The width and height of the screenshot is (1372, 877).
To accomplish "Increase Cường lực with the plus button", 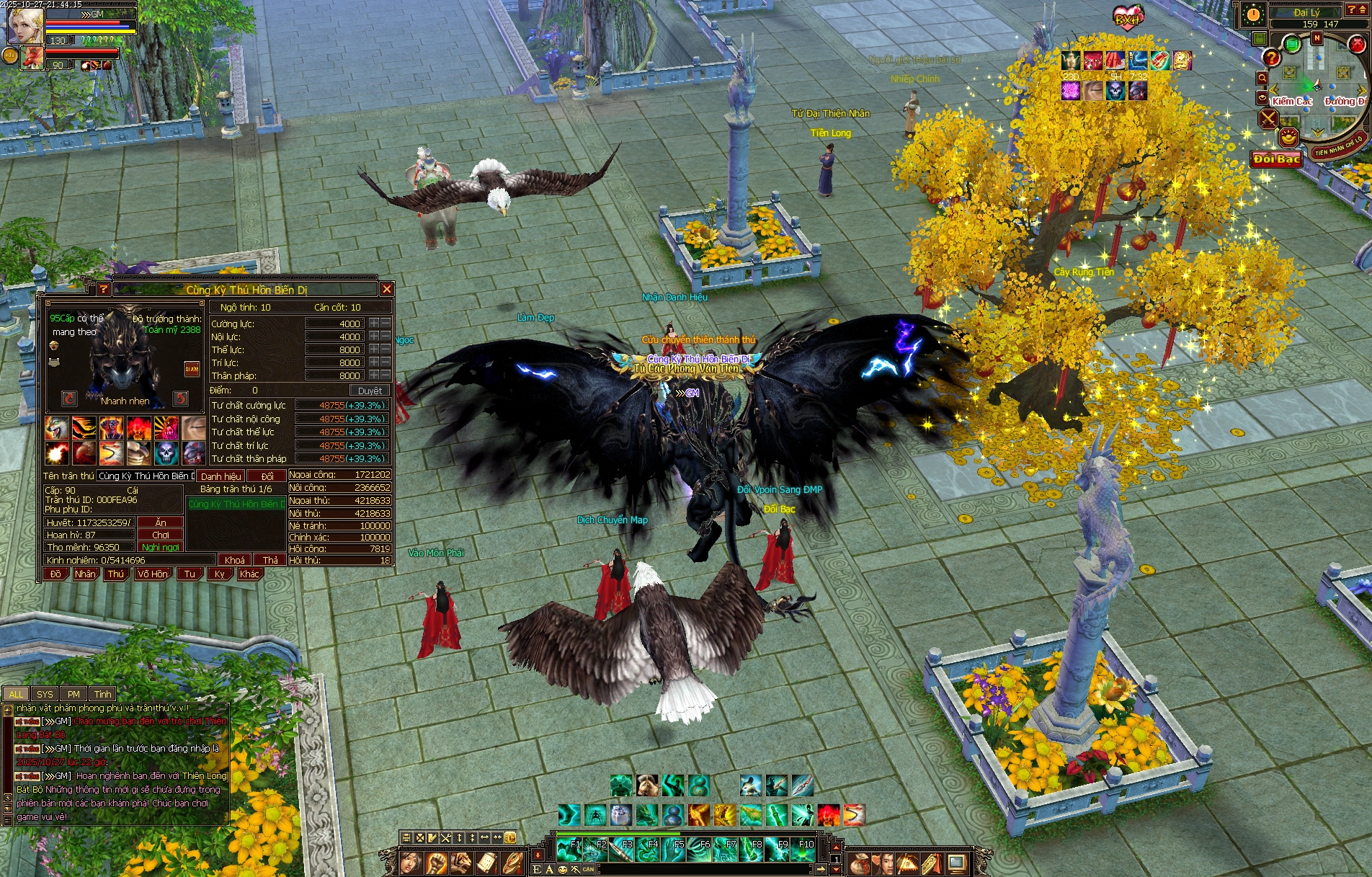I will click(374, 324).
